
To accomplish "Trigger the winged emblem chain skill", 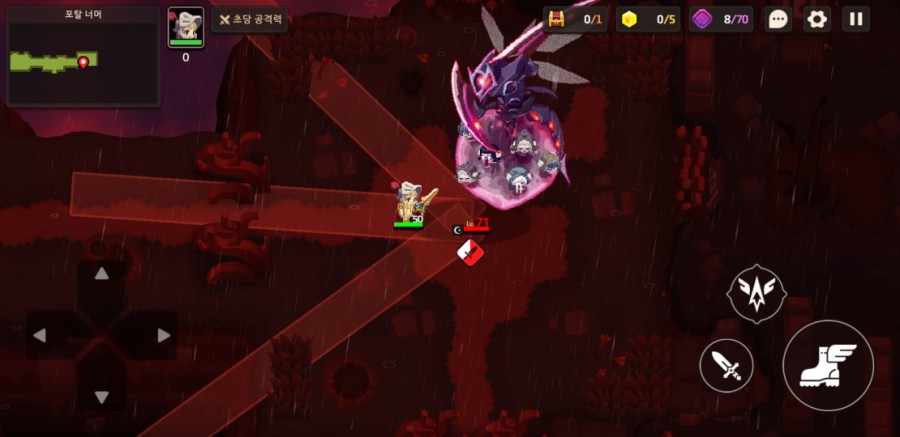I will point(756,293).
